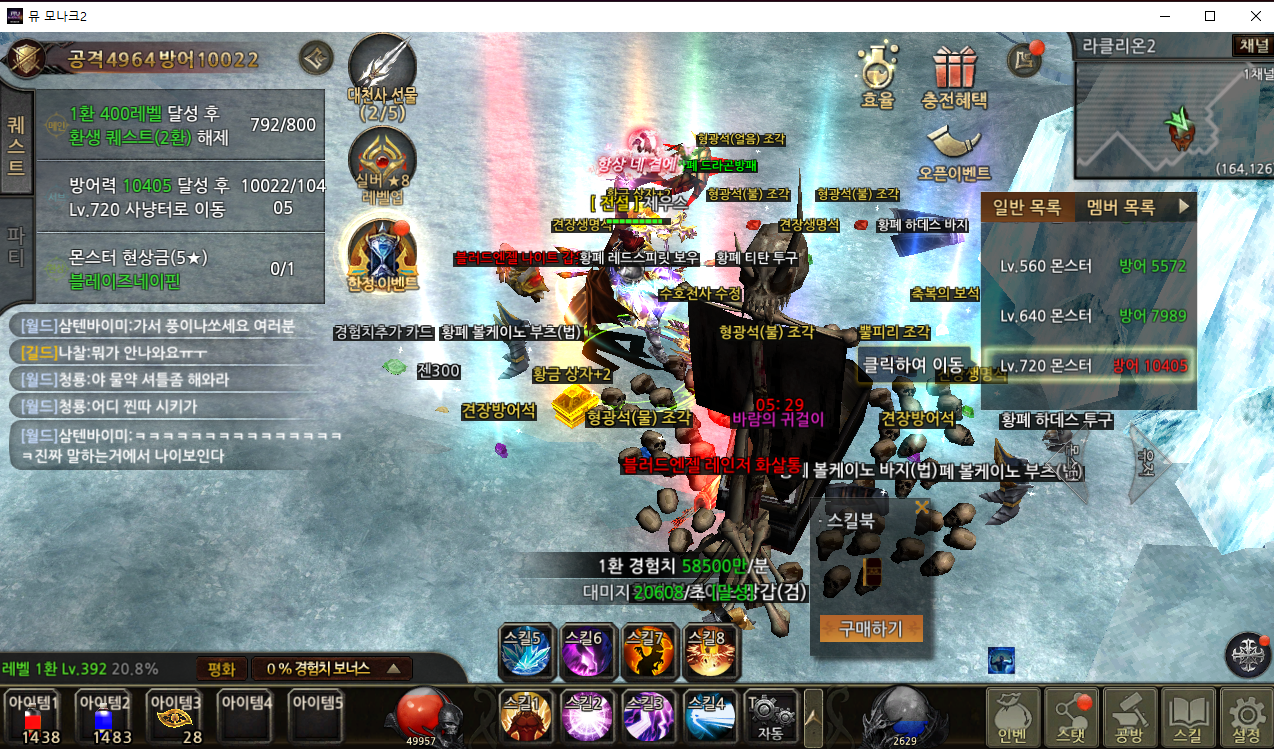Select Lv.720 몬스터 in the list
This screenshot has height=749, width=1274.
pyautogui.click(x=1089, y=365)
